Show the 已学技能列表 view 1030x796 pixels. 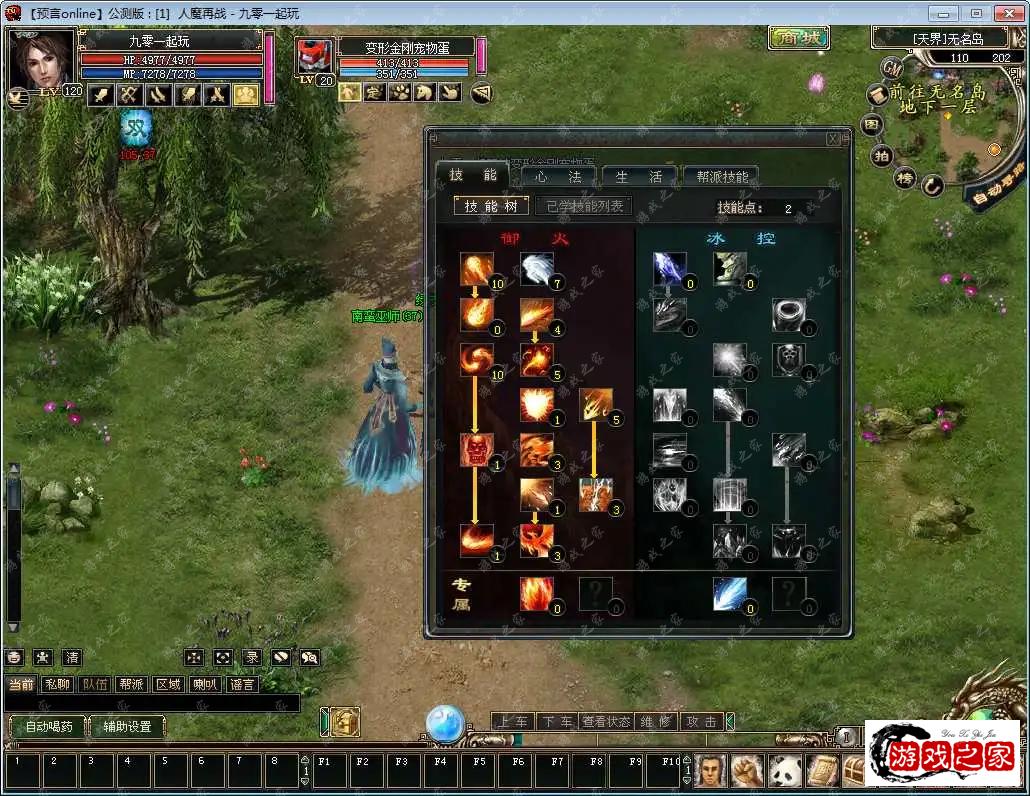click(x=585, y=206)
